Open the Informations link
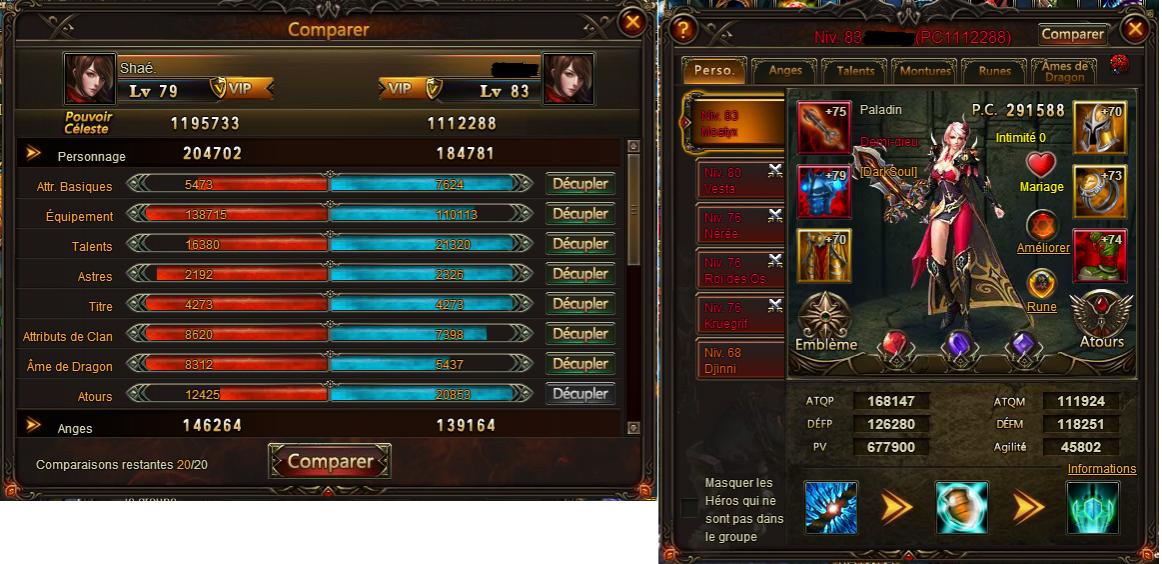1162x564 pixels. pyautogui.click(x=1101, y=469)
